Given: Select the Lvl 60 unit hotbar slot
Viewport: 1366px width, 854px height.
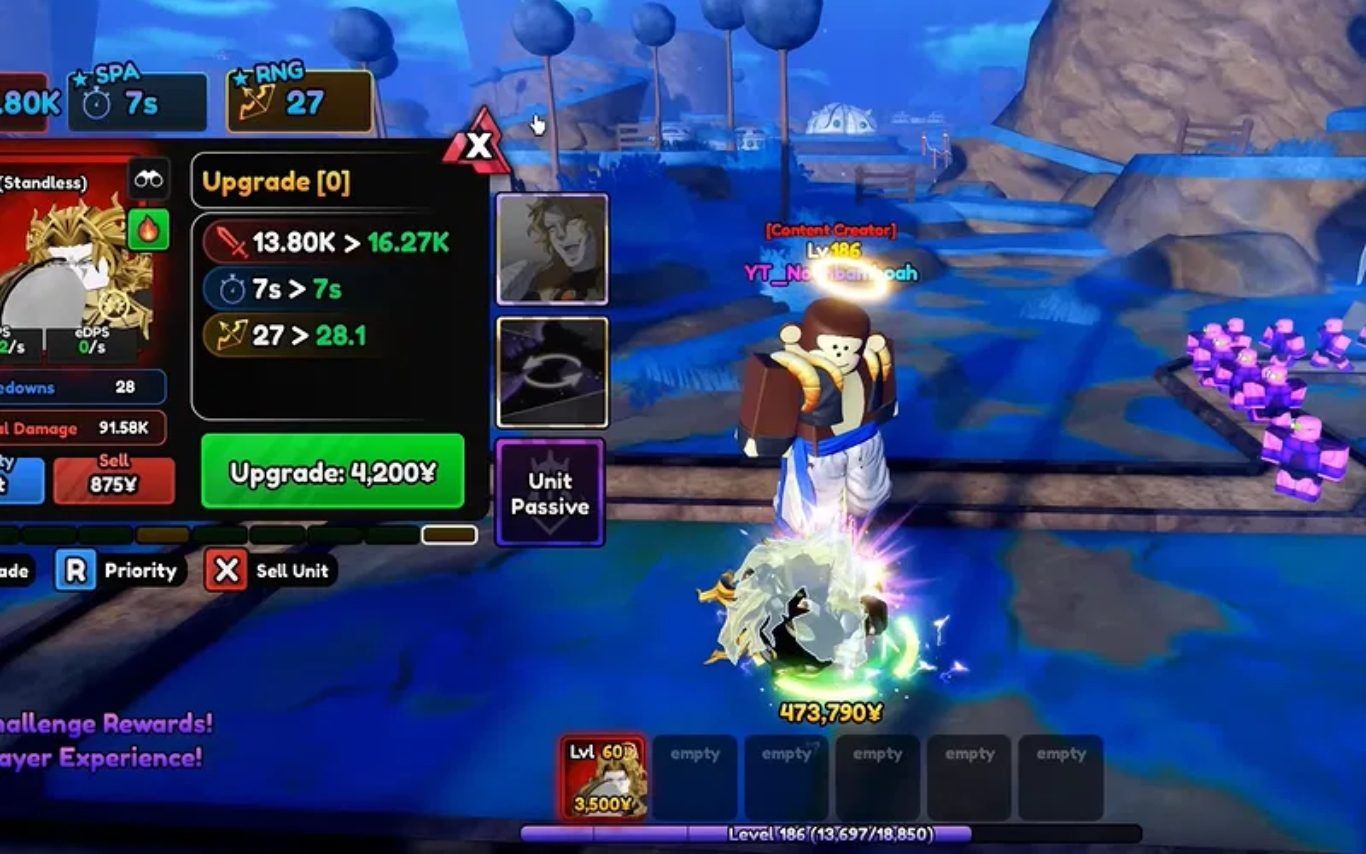Looking at the screenshot, I should (603, 778).
